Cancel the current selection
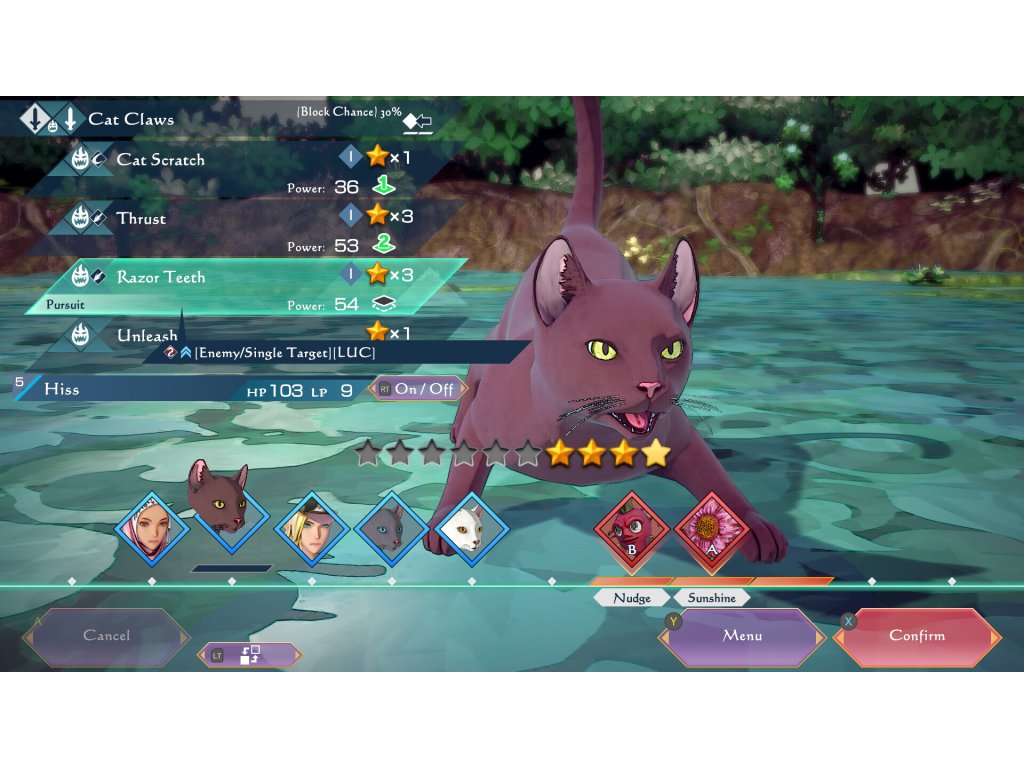This screenshot has height=768, width=1024. (x=107, y=636)
